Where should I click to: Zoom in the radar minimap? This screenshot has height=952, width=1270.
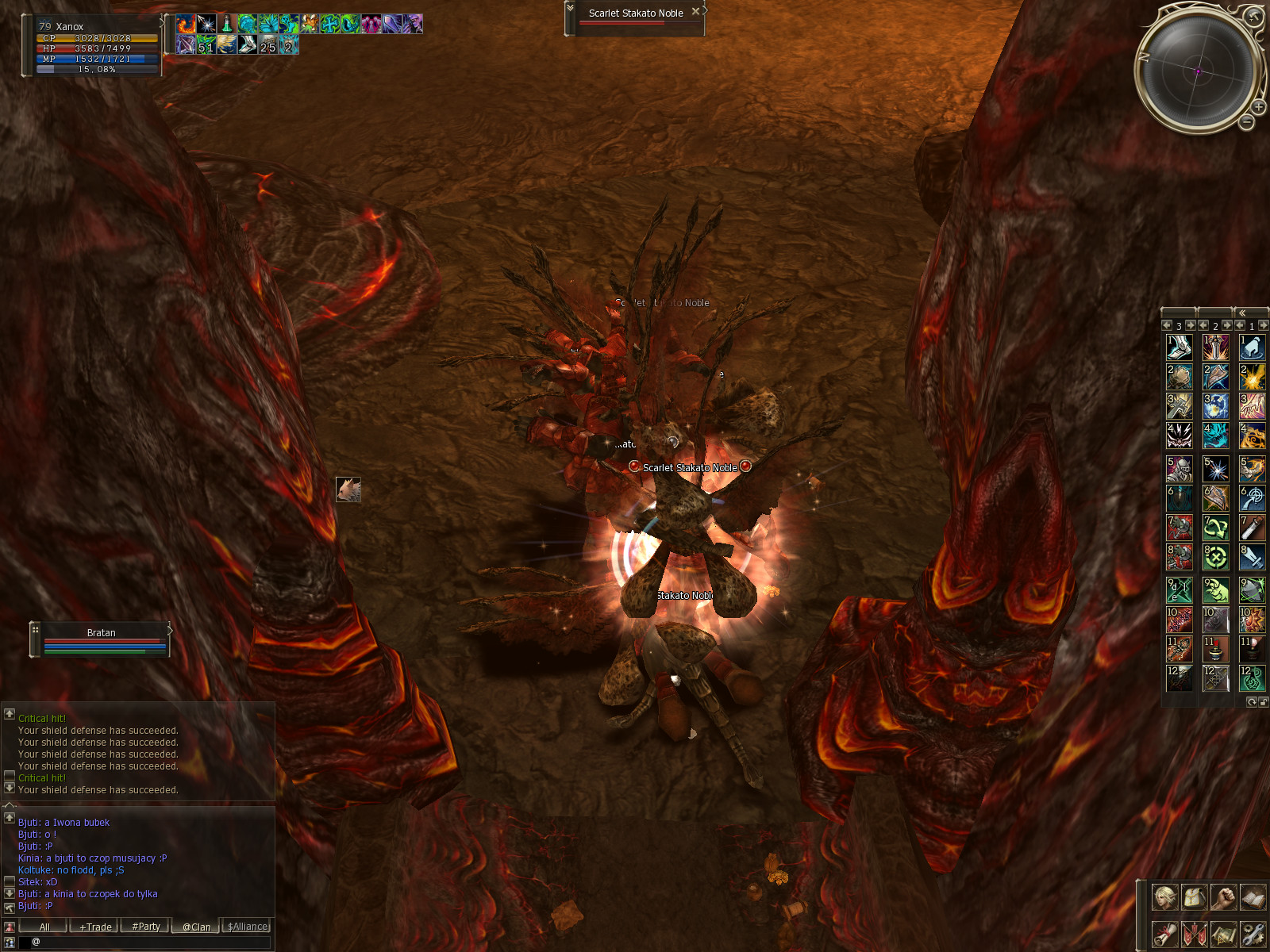tap(1259, 106)
